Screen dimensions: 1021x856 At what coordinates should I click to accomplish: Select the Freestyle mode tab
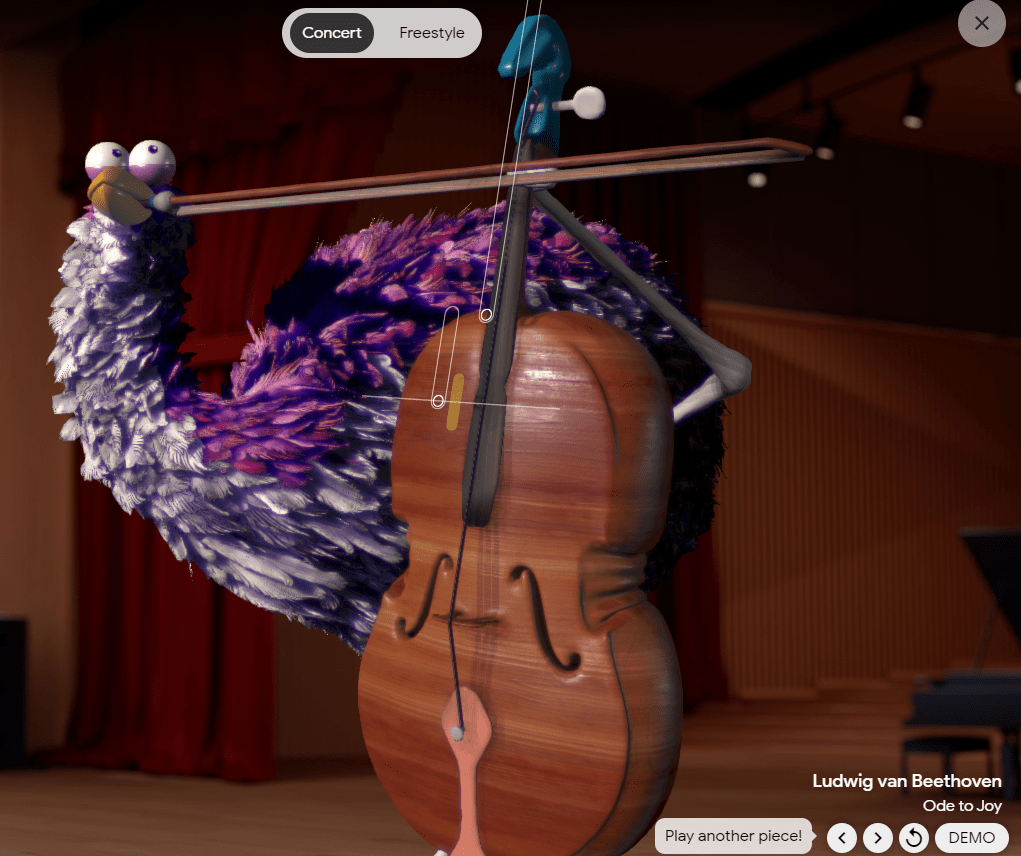tap(431, 33)
